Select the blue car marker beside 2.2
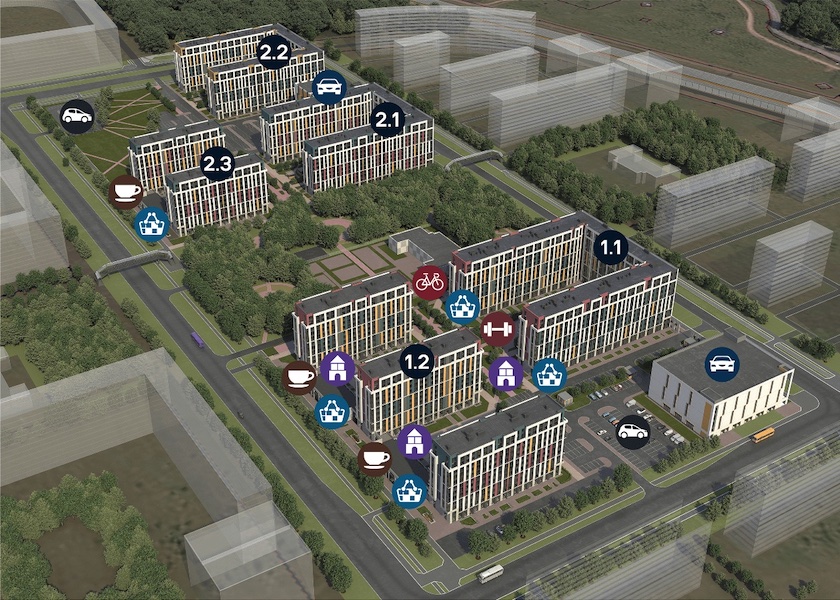 click(329, 88)
